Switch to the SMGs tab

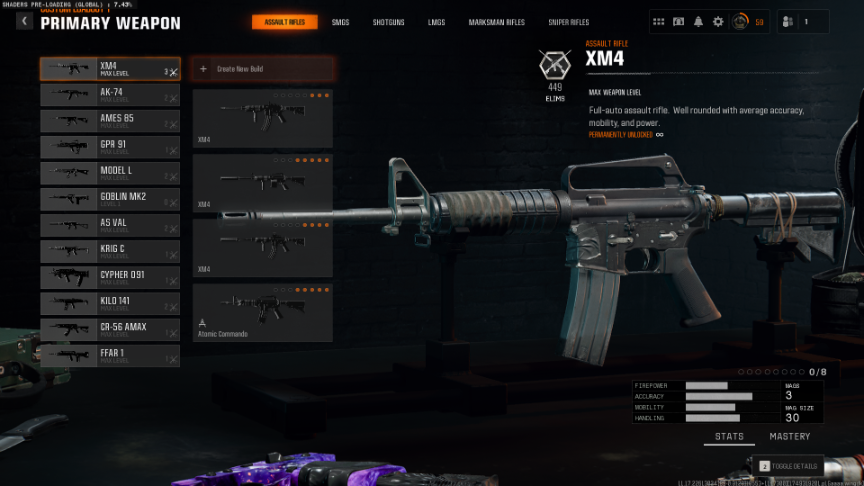[340, 22]
